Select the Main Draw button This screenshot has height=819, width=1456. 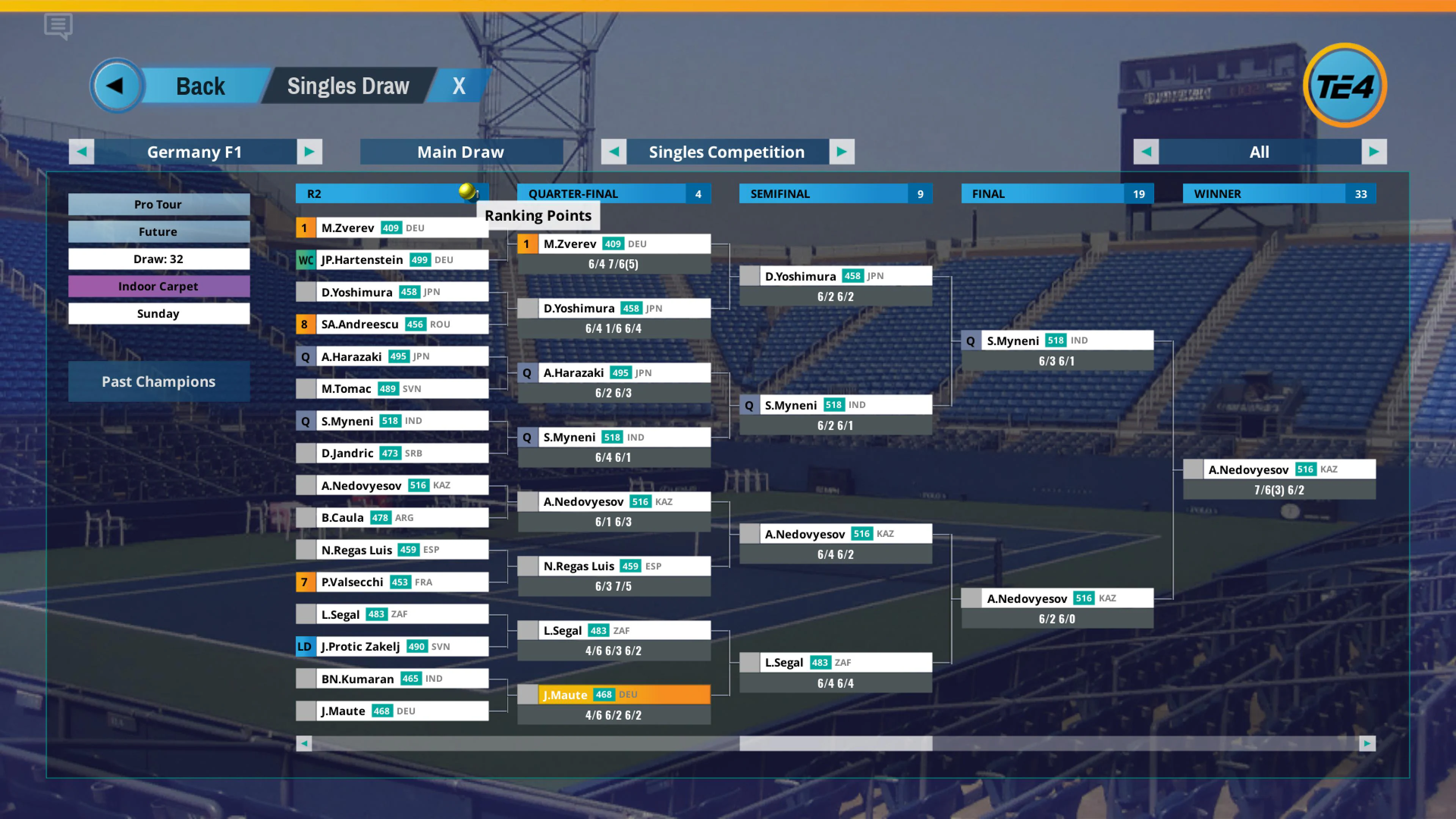461,152
